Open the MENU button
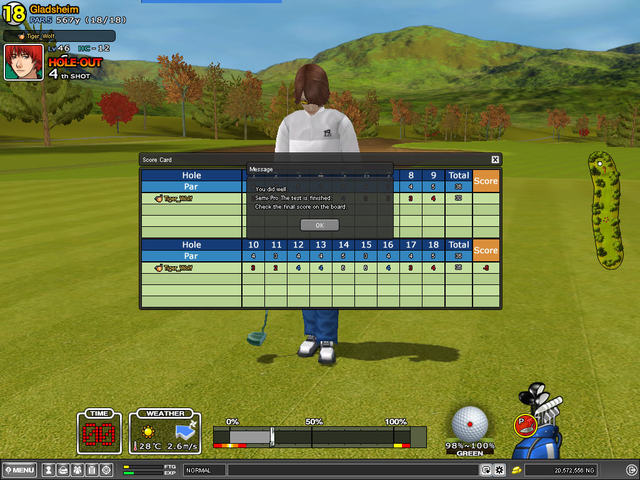 20,469
